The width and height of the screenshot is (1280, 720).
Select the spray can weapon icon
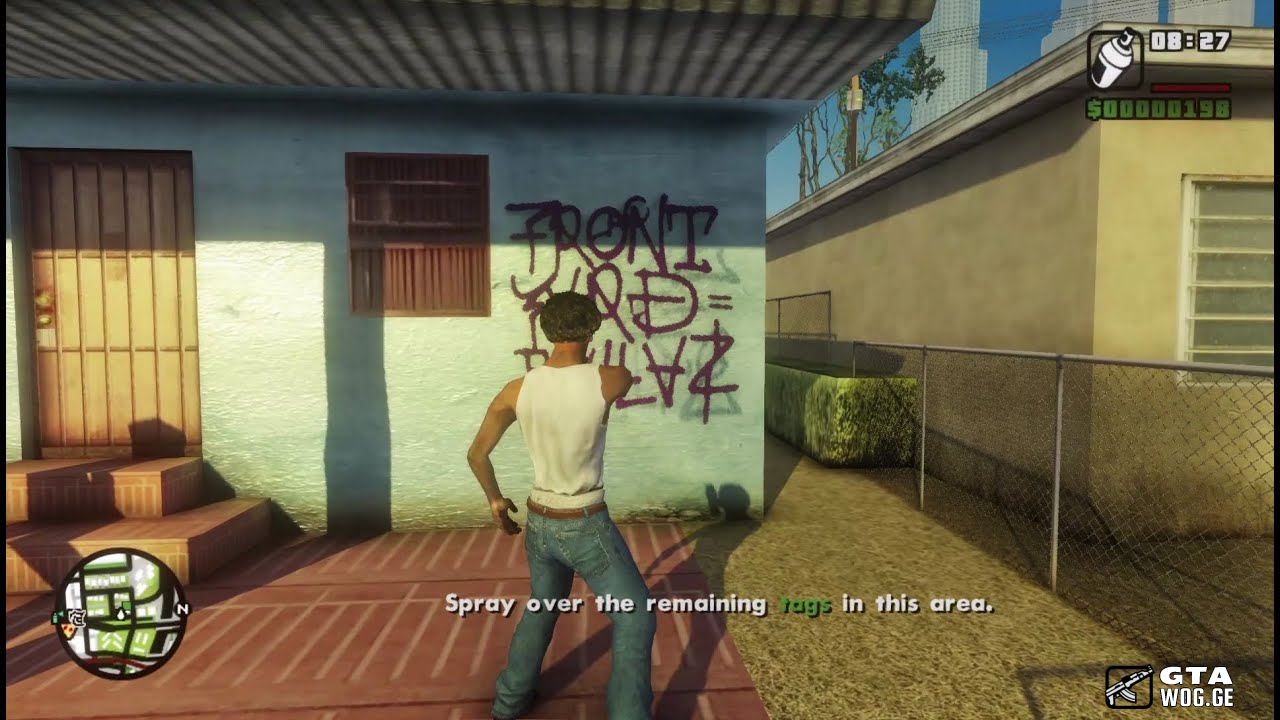[1112, 61]
